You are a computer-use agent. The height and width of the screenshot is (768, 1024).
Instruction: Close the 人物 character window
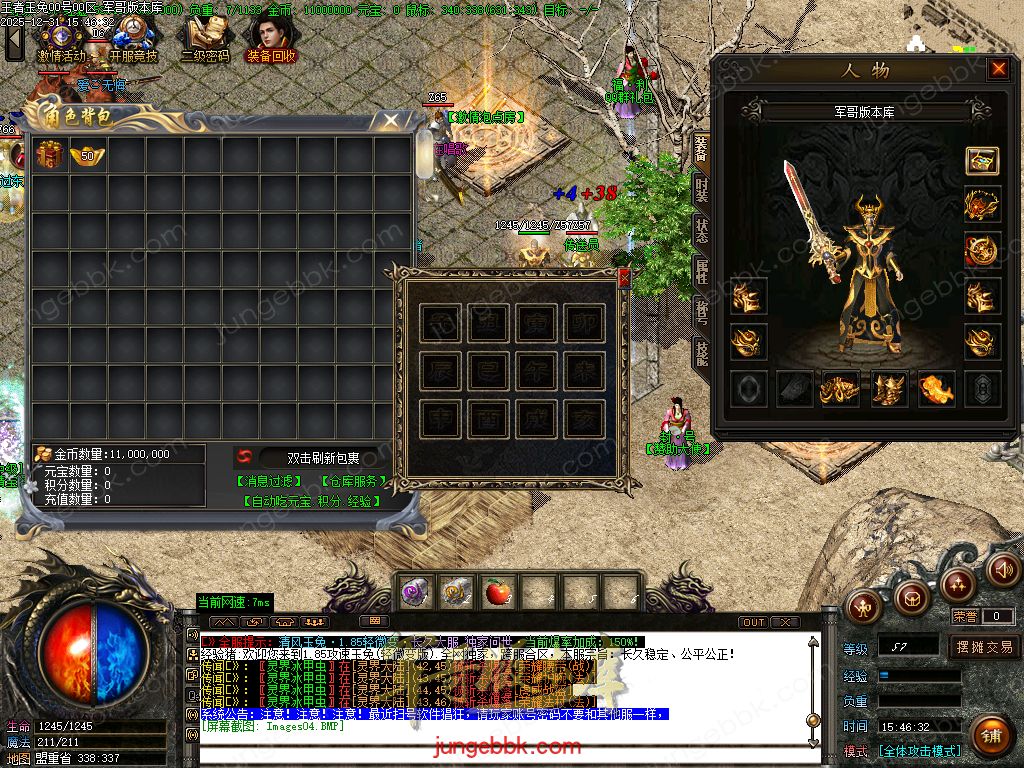[998, 69]
